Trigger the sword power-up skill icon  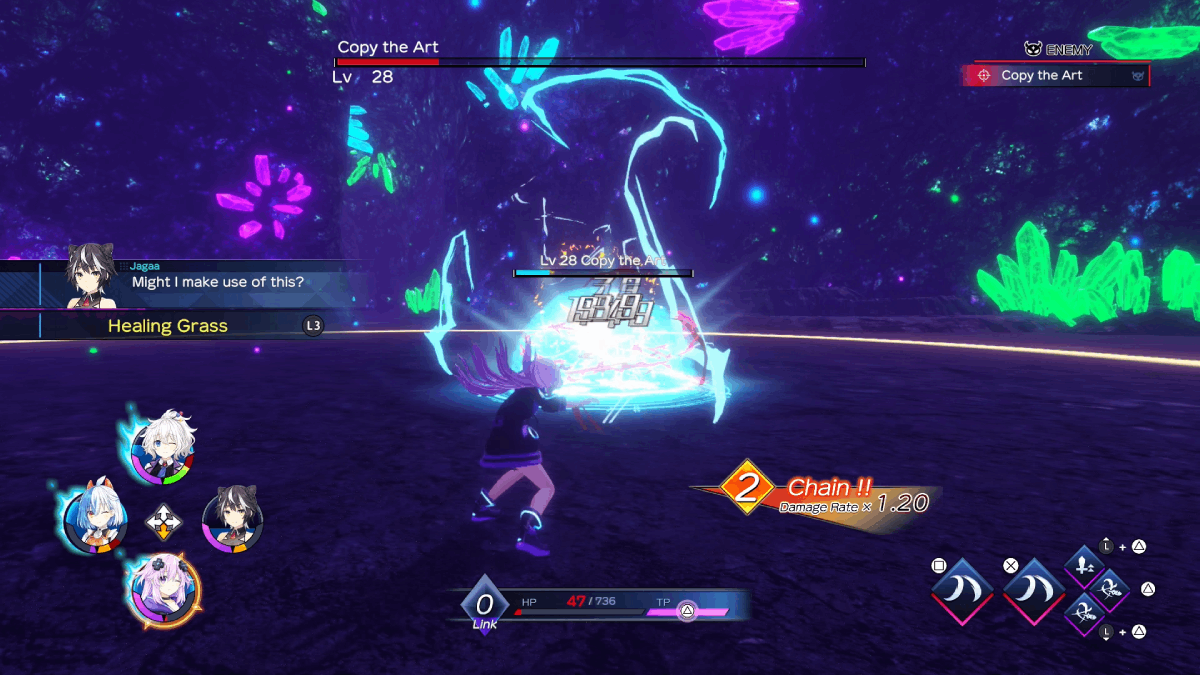tap(1084, 567)
